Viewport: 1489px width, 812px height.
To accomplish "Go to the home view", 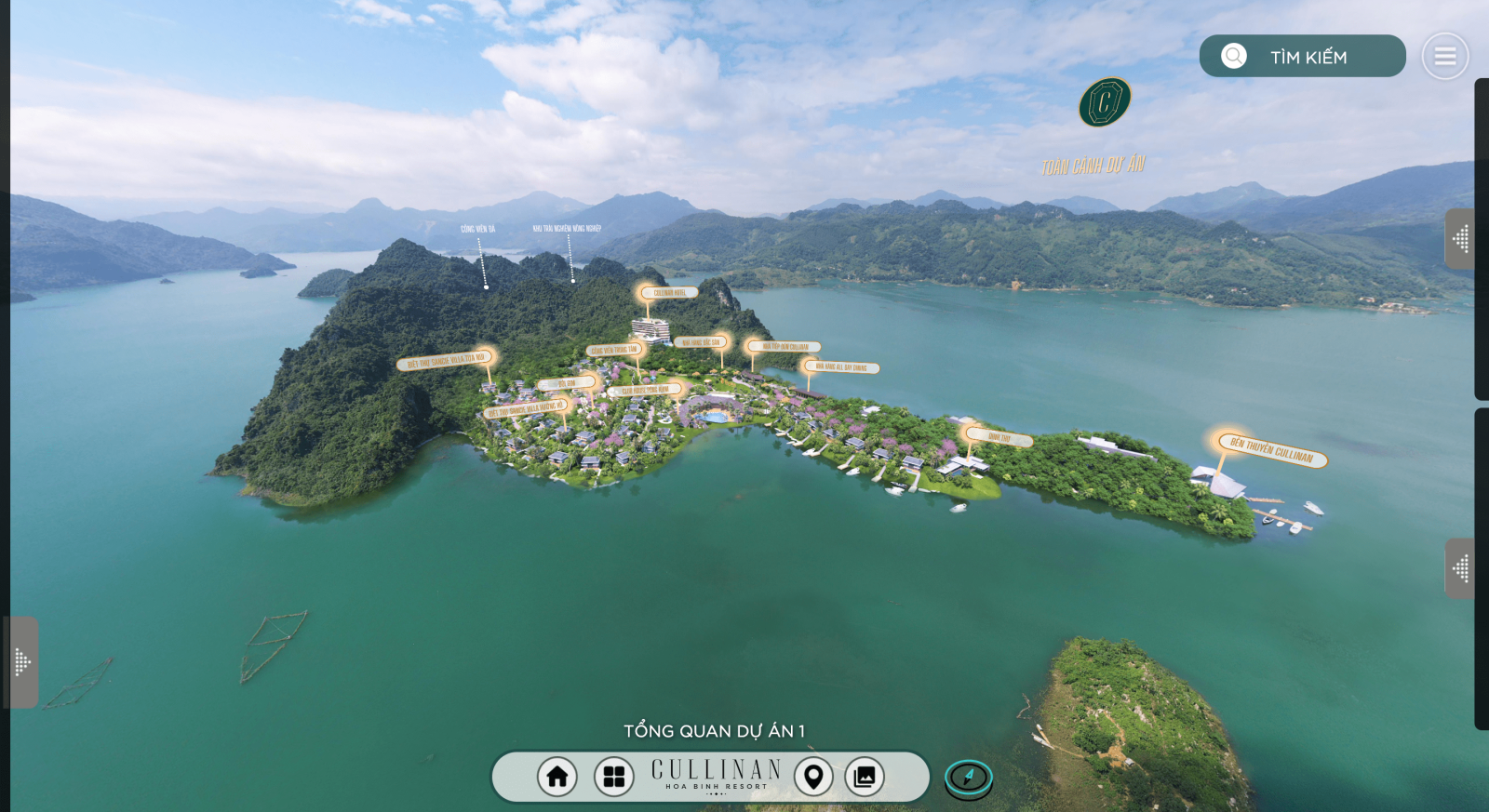I will point(557,777).
